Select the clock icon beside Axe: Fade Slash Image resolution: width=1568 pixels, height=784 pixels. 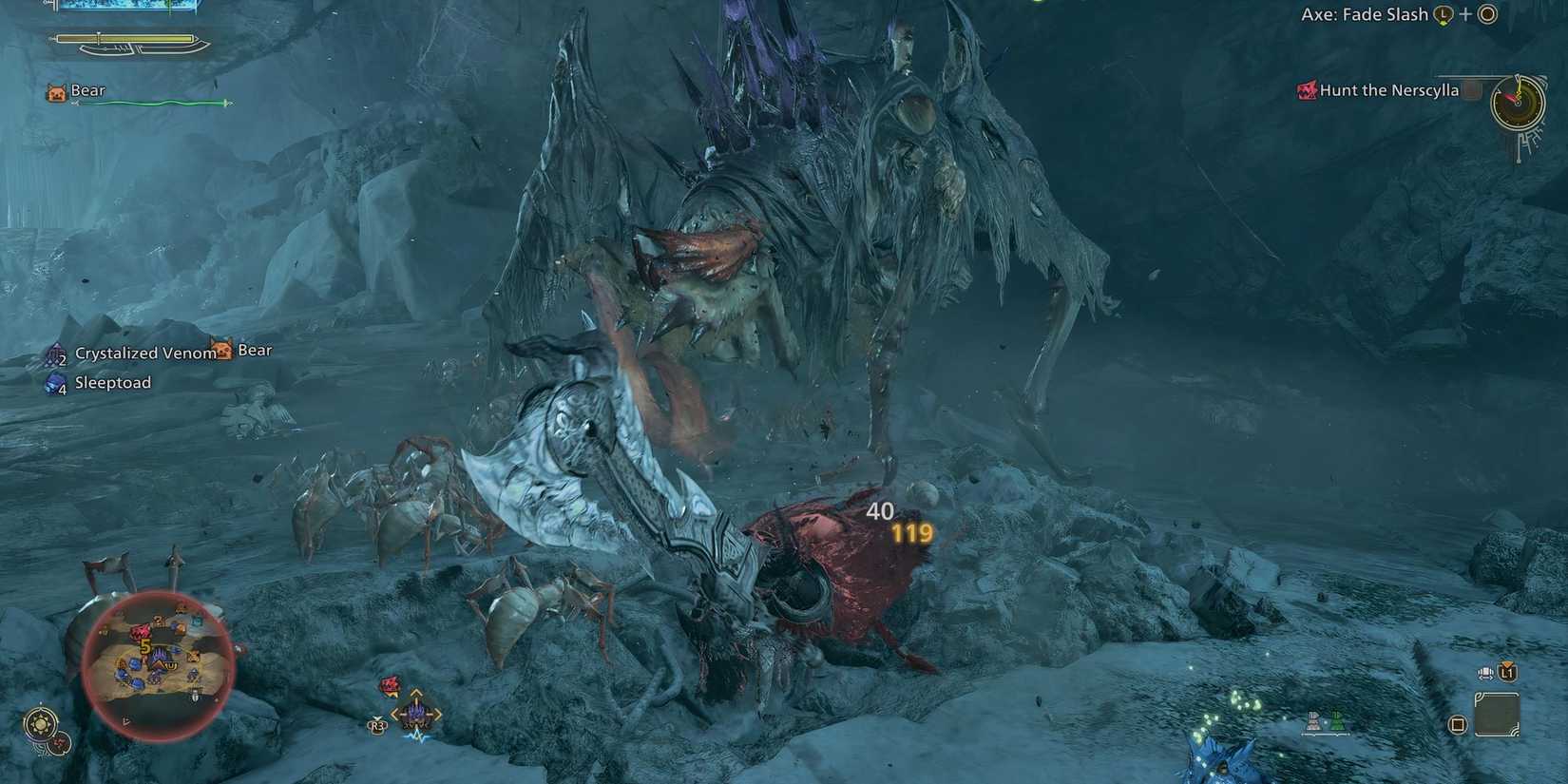coord(1443,14)
